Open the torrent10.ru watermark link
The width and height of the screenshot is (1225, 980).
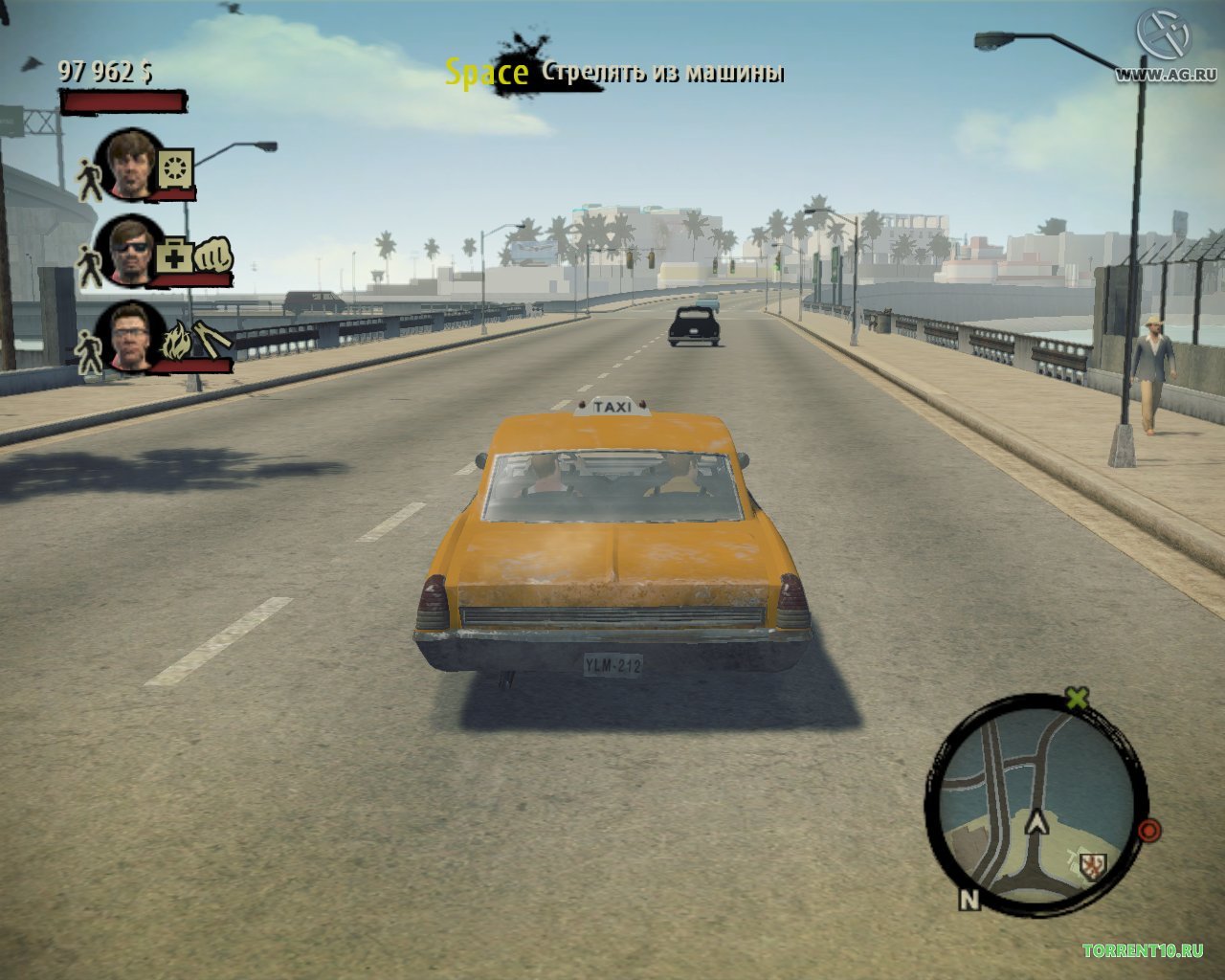[x=1143, y=957]
